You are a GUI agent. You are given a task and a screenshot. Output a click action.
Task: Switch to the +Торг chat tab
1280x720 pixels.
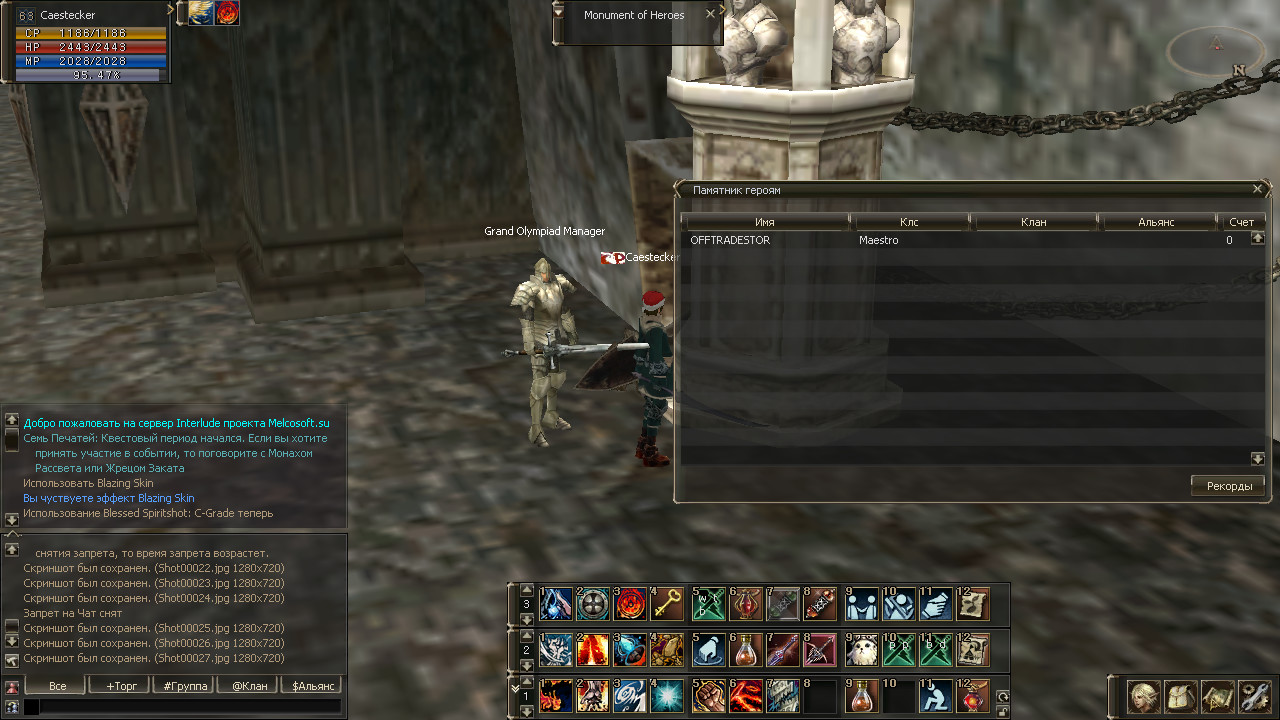[118, 686]
